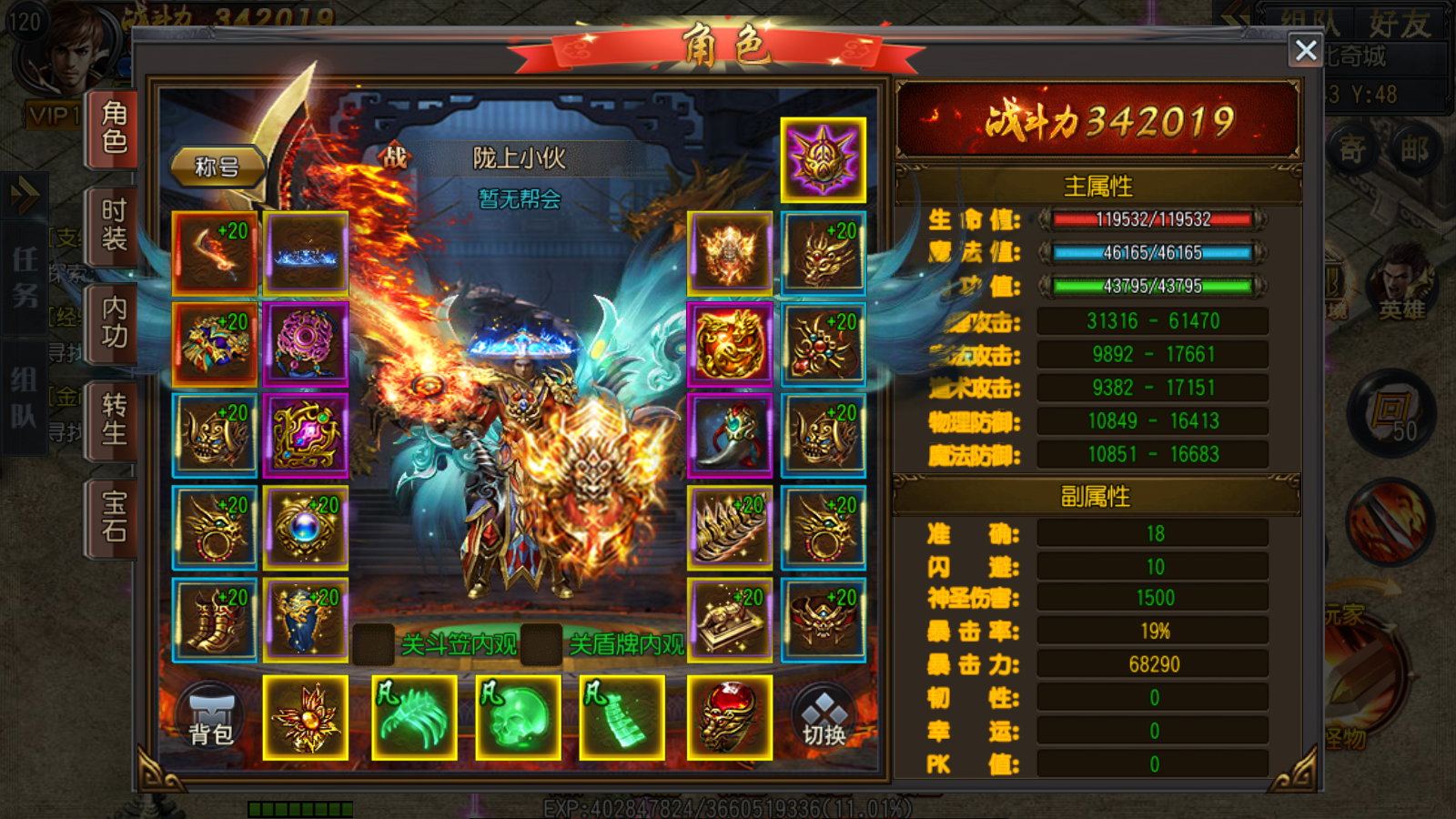Switch to the 时装 (fashion) tab
This screenshot has width=1456, height=819.
pyautogui.click(x=114, y=225)
